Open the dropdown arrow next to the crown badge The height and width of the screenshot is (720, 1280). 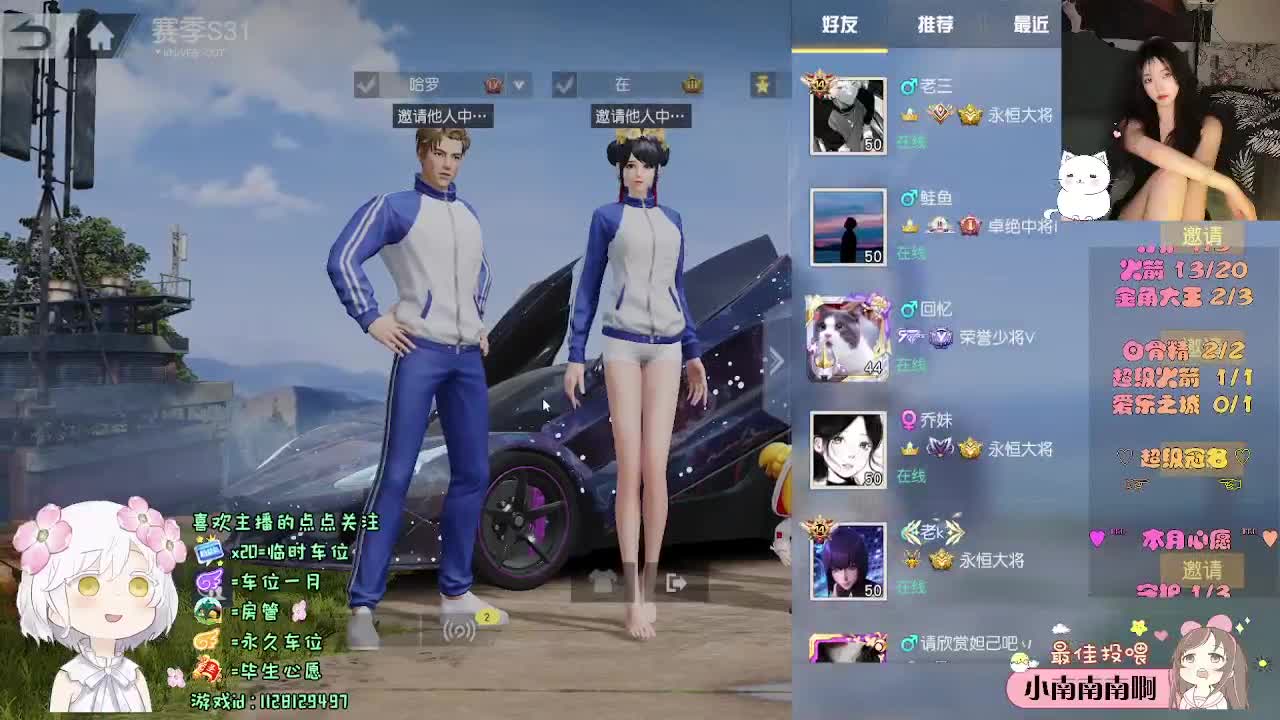(x=519, y=85)
